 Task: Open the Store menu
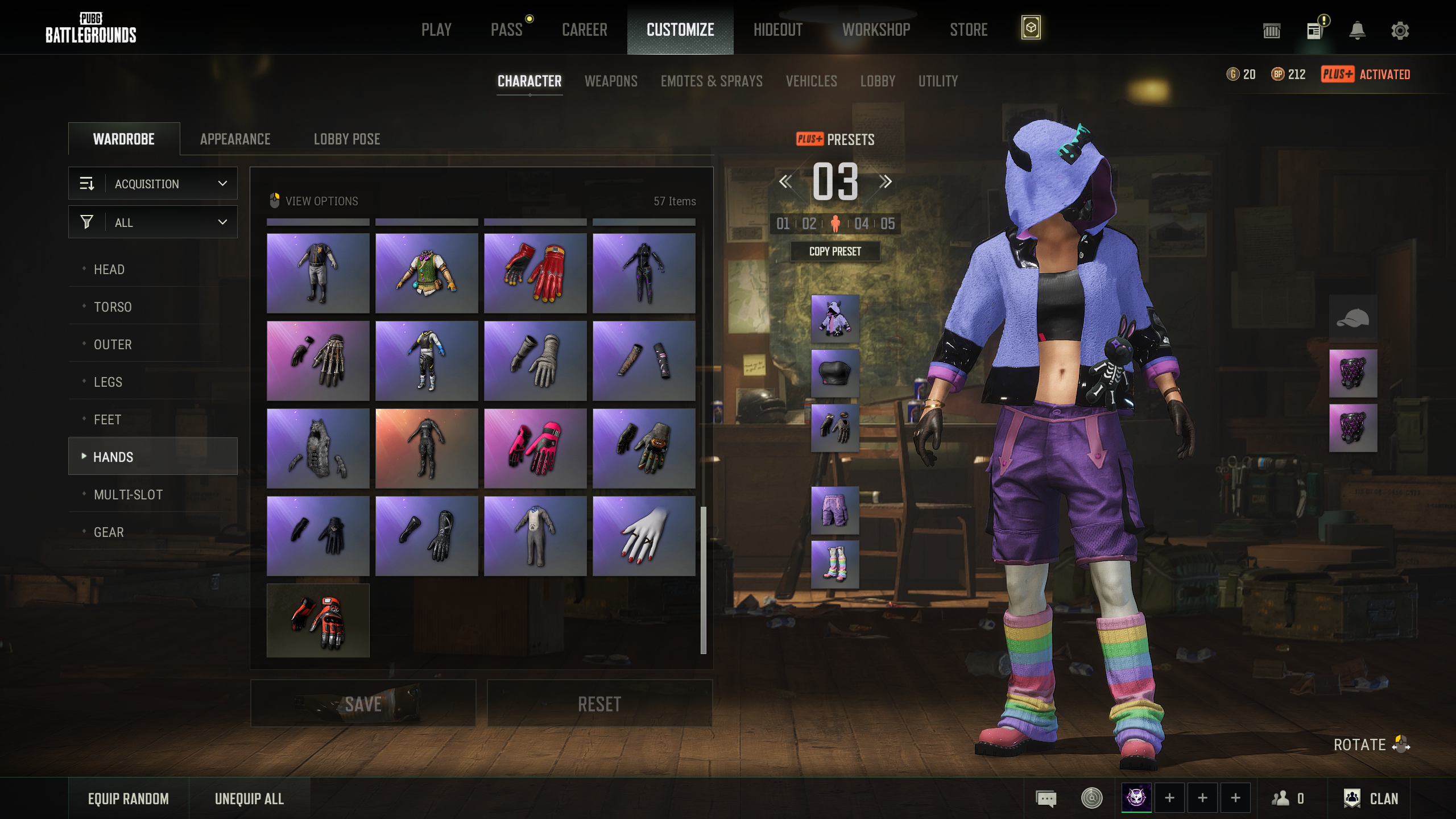(969, 30)
